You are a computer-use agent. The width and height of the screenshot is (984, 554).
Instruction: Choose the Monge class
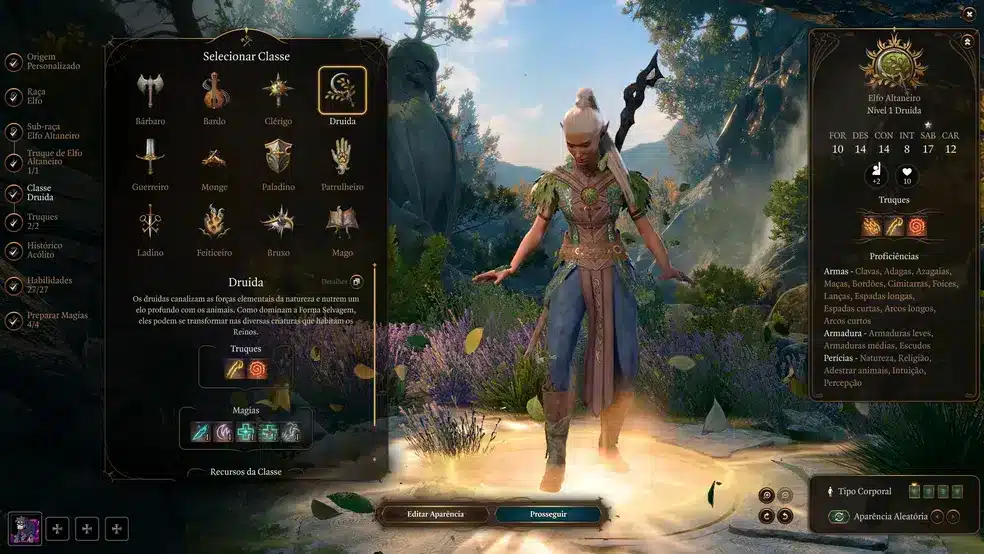[213, 157]
